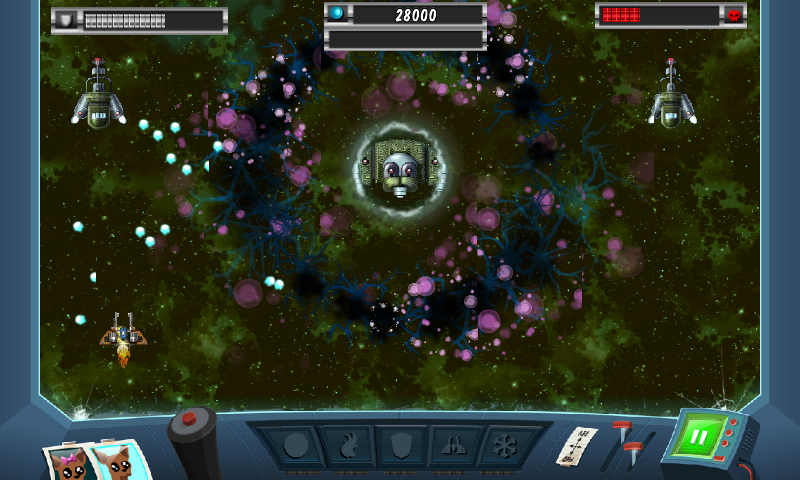This screenshot has height=480, width=800.
Task: Activate the twin-ship power-up slot
Action: pyautogui.click(x=451, y=446)
